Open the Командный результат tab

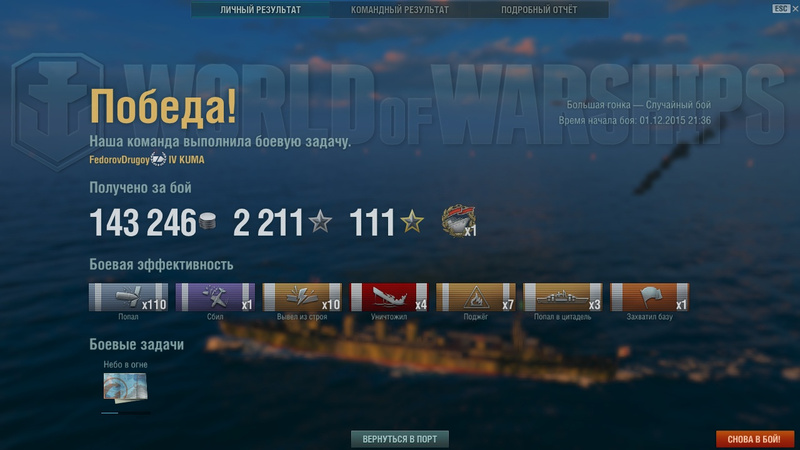pyautogui.click(x=400, y=10)
